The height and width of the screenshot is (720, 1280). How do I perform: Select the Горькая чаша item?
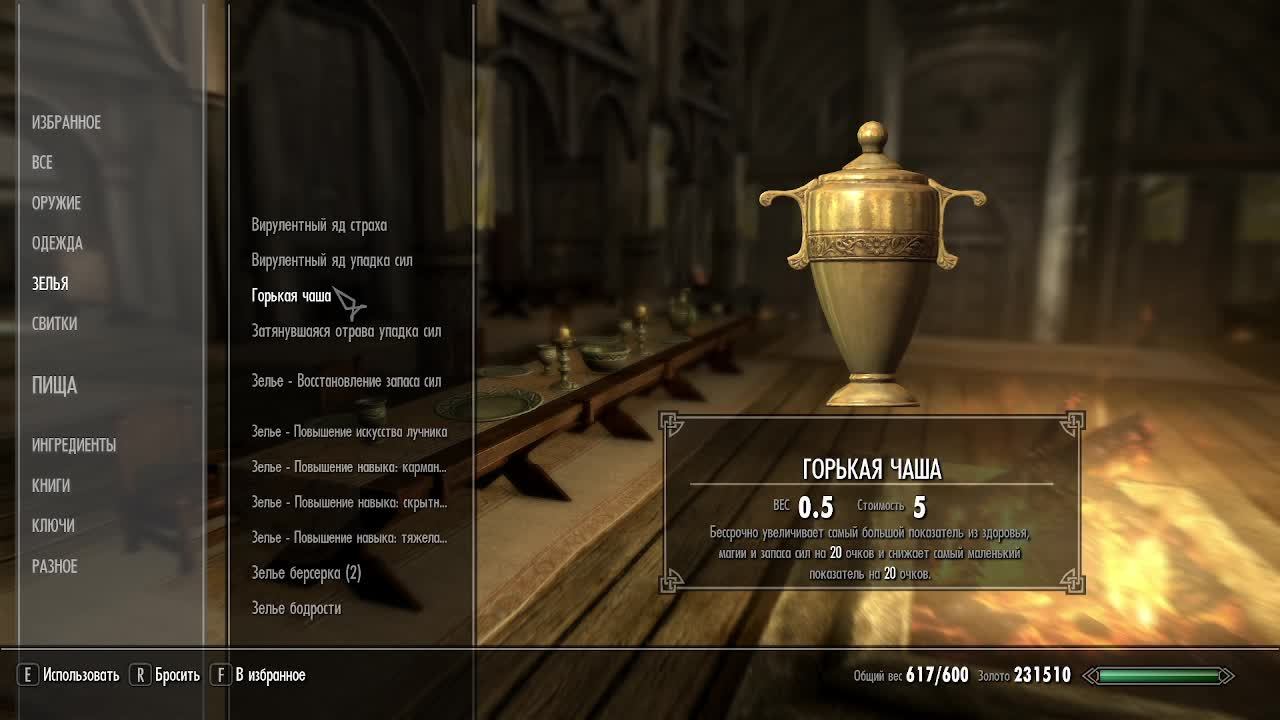coord(291,296)
